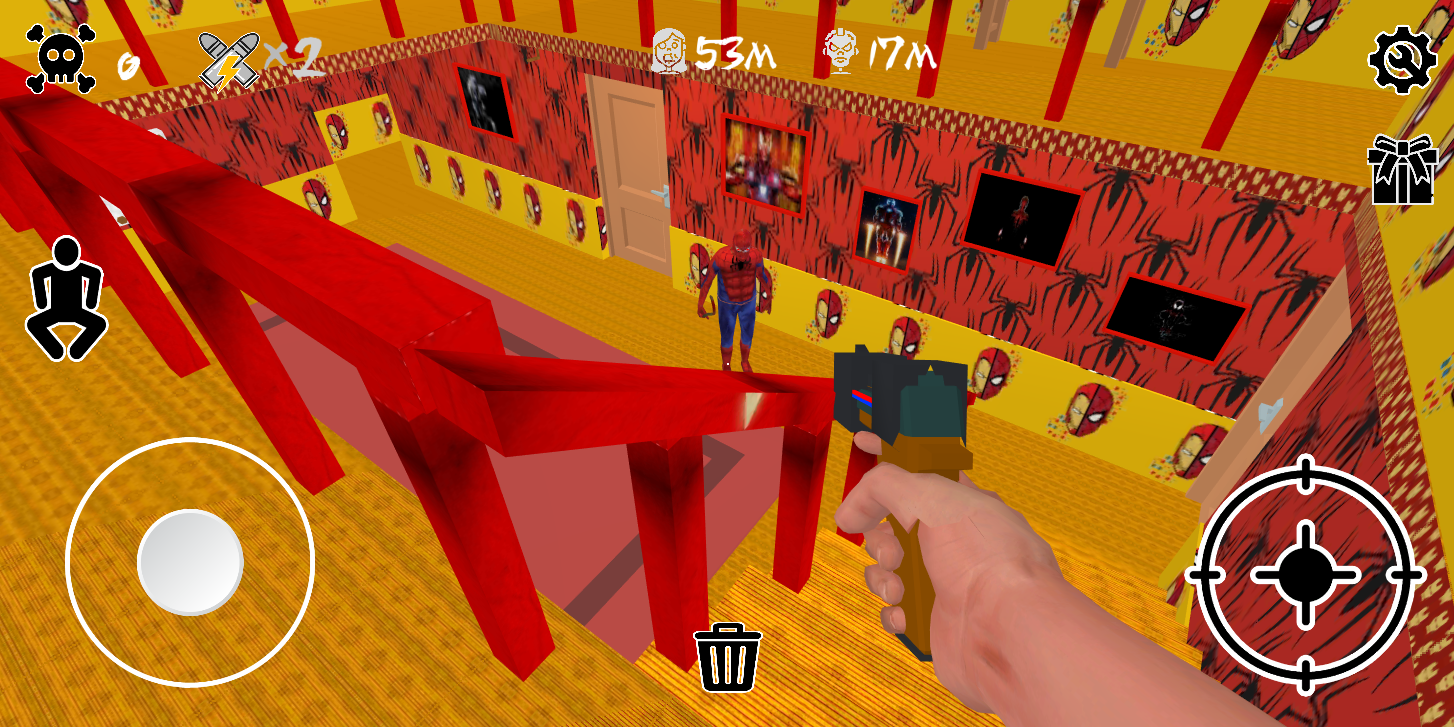Tap the crossed bullets ammo icon
This screenshot has width=1454, height=727.
tap(229, 60)
